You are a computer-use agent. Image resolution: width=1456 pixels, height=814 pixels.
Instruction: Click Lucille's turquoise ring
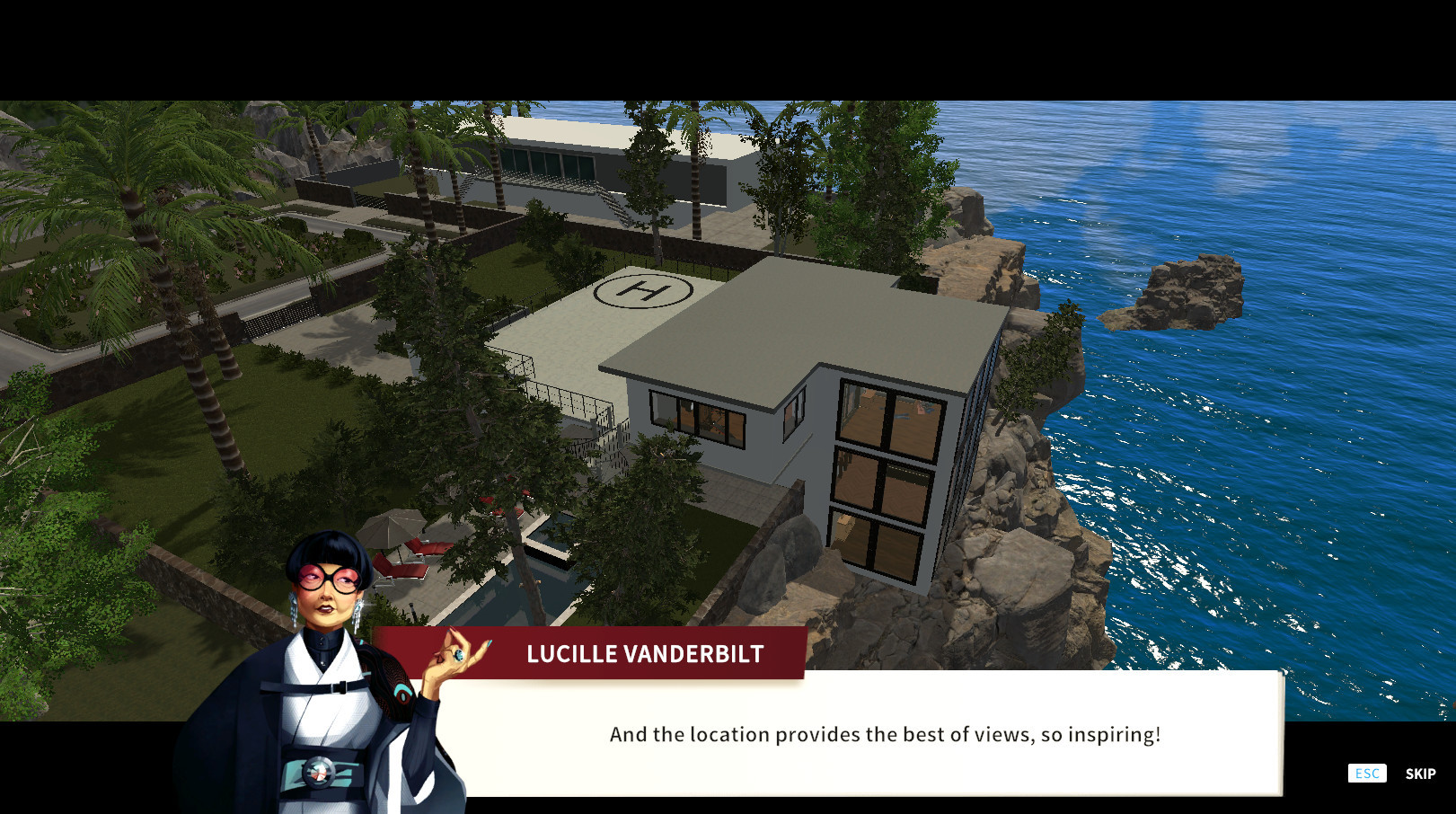pyautogui.click(x=458, y=657)
